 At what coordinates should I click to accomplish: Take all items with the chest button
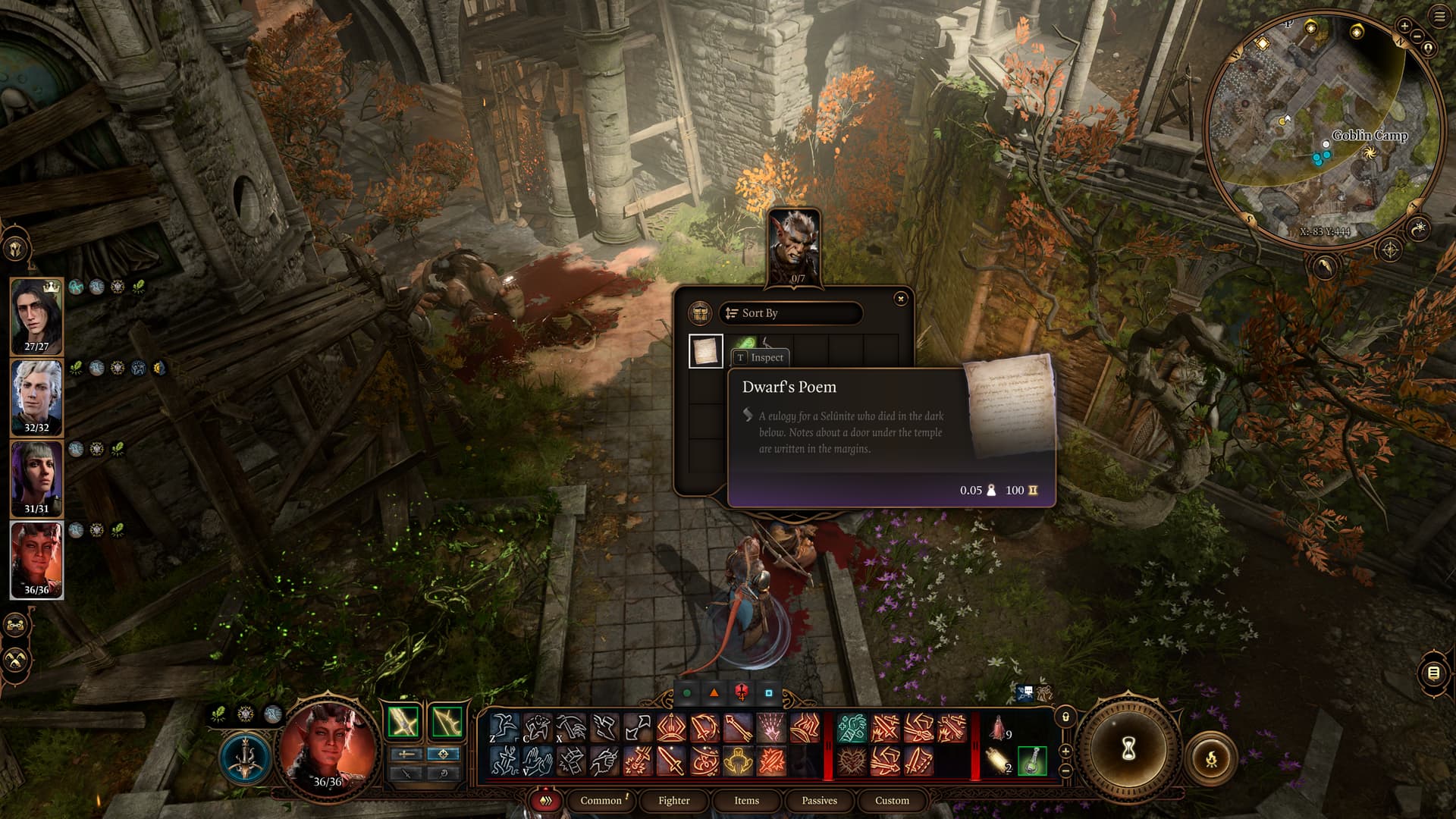tap(699, 313)
